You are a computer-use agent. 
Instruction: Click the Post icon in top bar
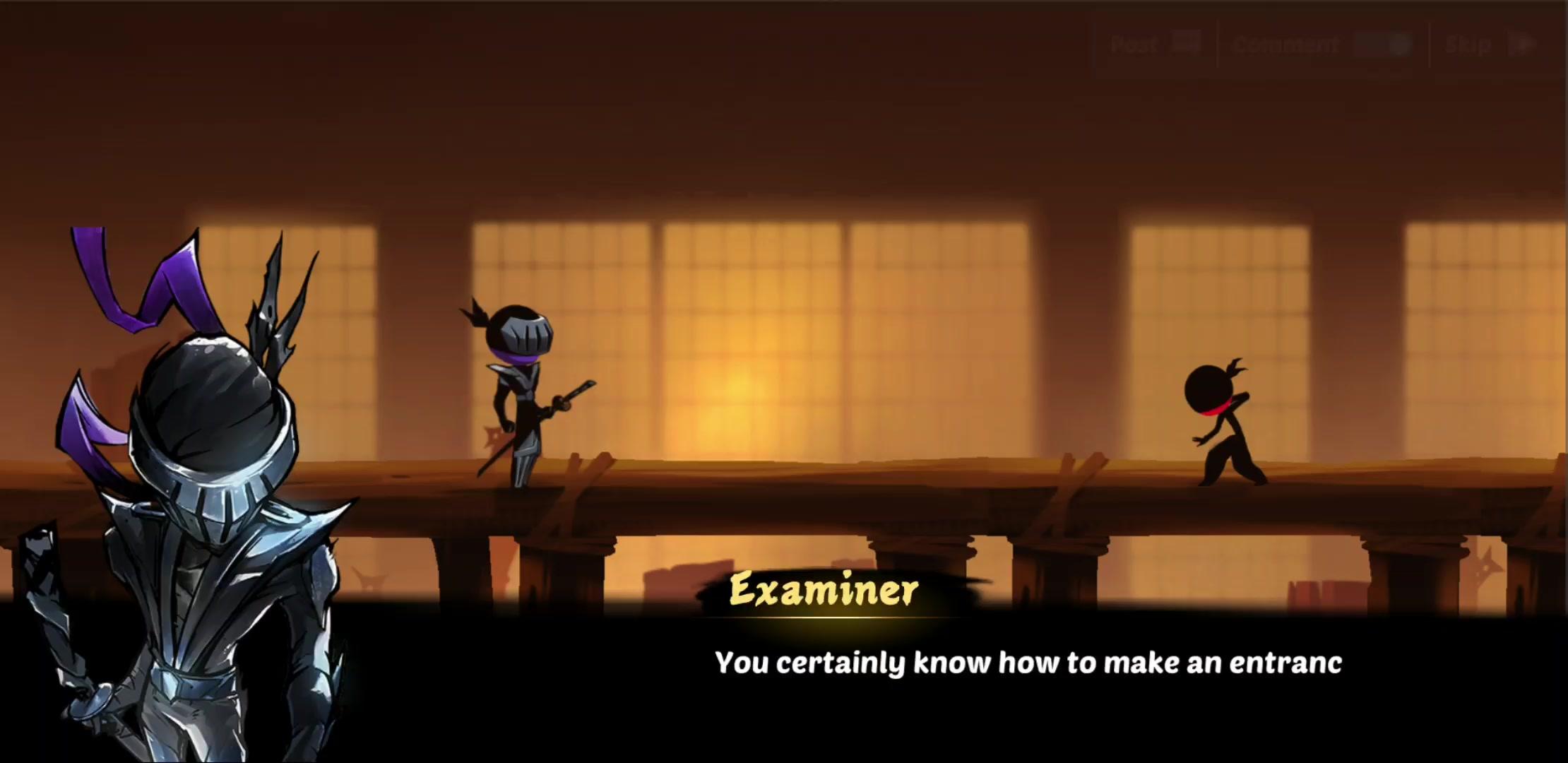pos(1187,44)
